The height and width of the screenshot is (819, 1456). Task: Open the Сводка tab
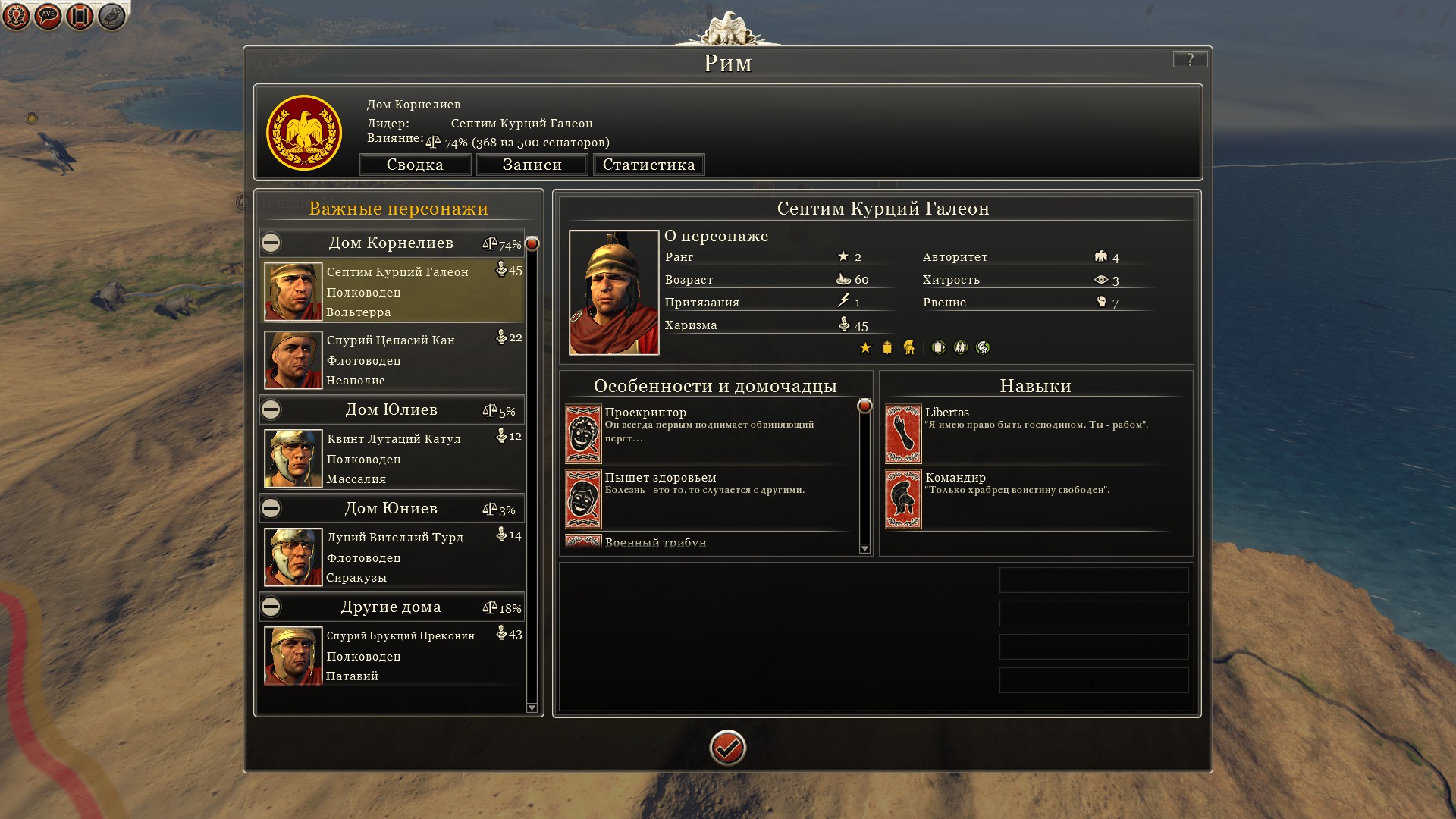click(x=415, y=165)
